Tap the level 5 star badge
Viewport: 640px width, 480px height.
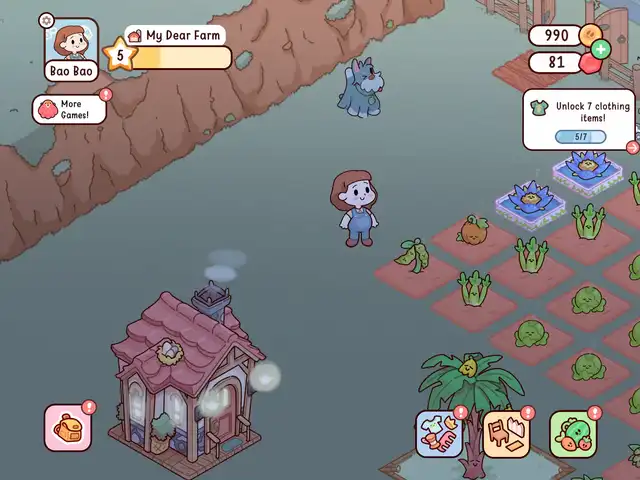point(120,56)
